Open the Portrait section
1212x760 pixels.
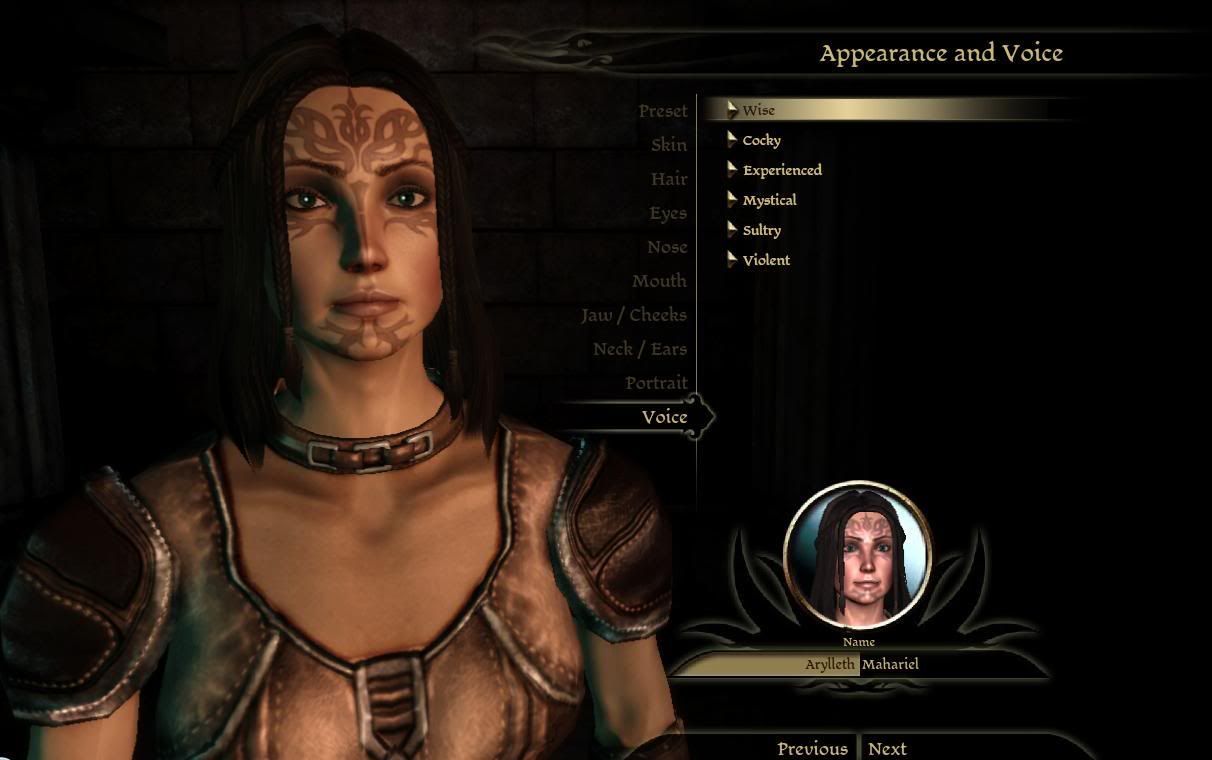(656, 383)
